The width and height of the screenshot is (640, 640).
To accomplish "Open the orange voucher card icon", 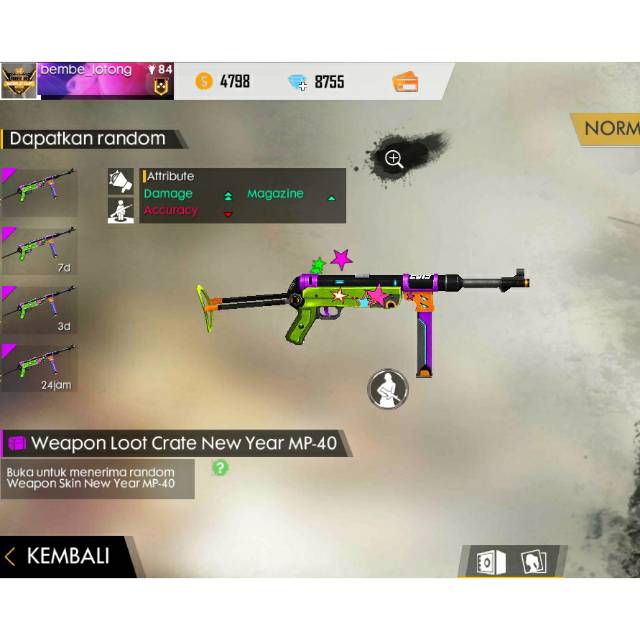I will (x=405, y=82).
